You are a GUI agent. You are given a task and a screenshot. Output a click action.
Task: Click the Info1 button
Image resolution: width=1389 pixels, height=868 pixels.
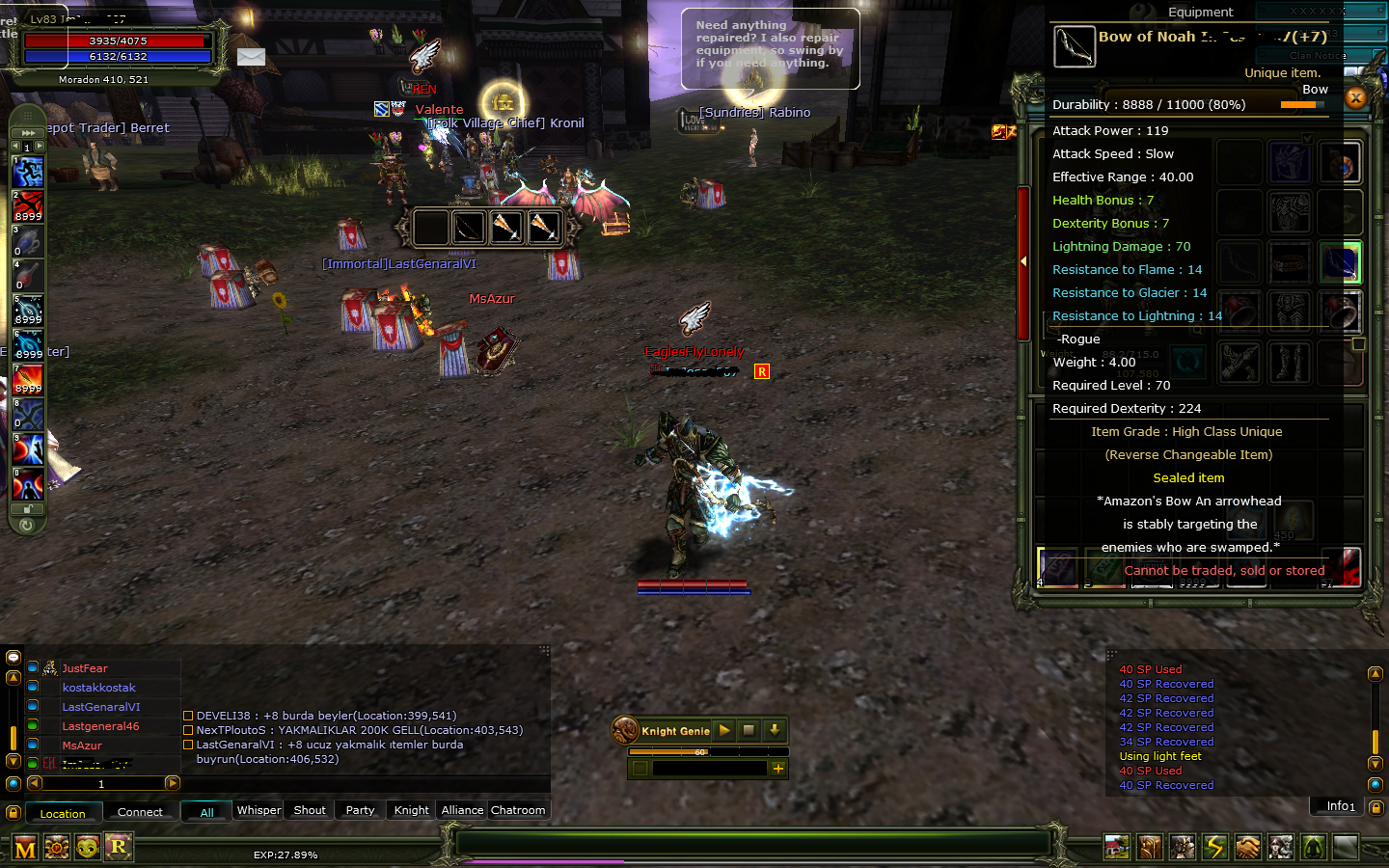pos(1337,806)
